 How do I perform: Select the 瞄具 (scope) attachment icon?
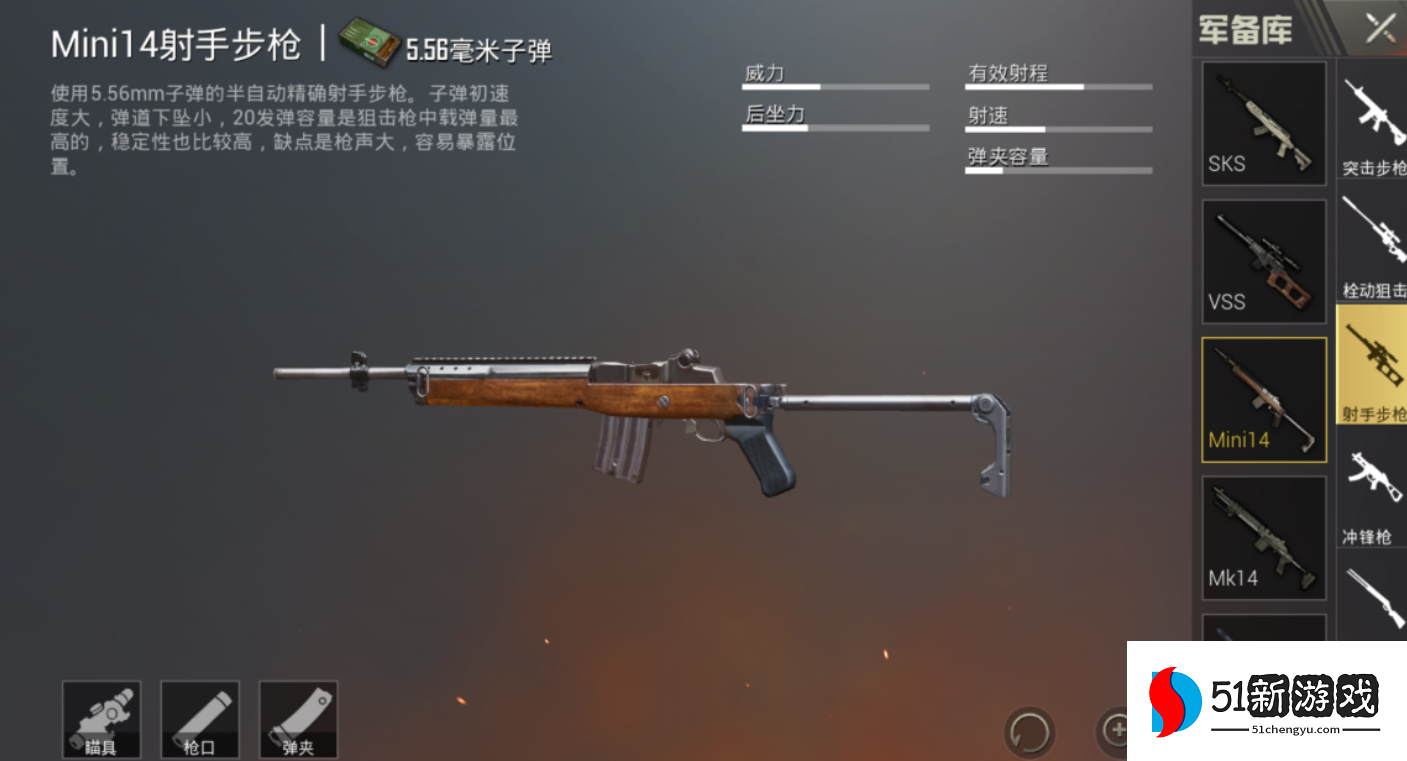coord(101,718)
